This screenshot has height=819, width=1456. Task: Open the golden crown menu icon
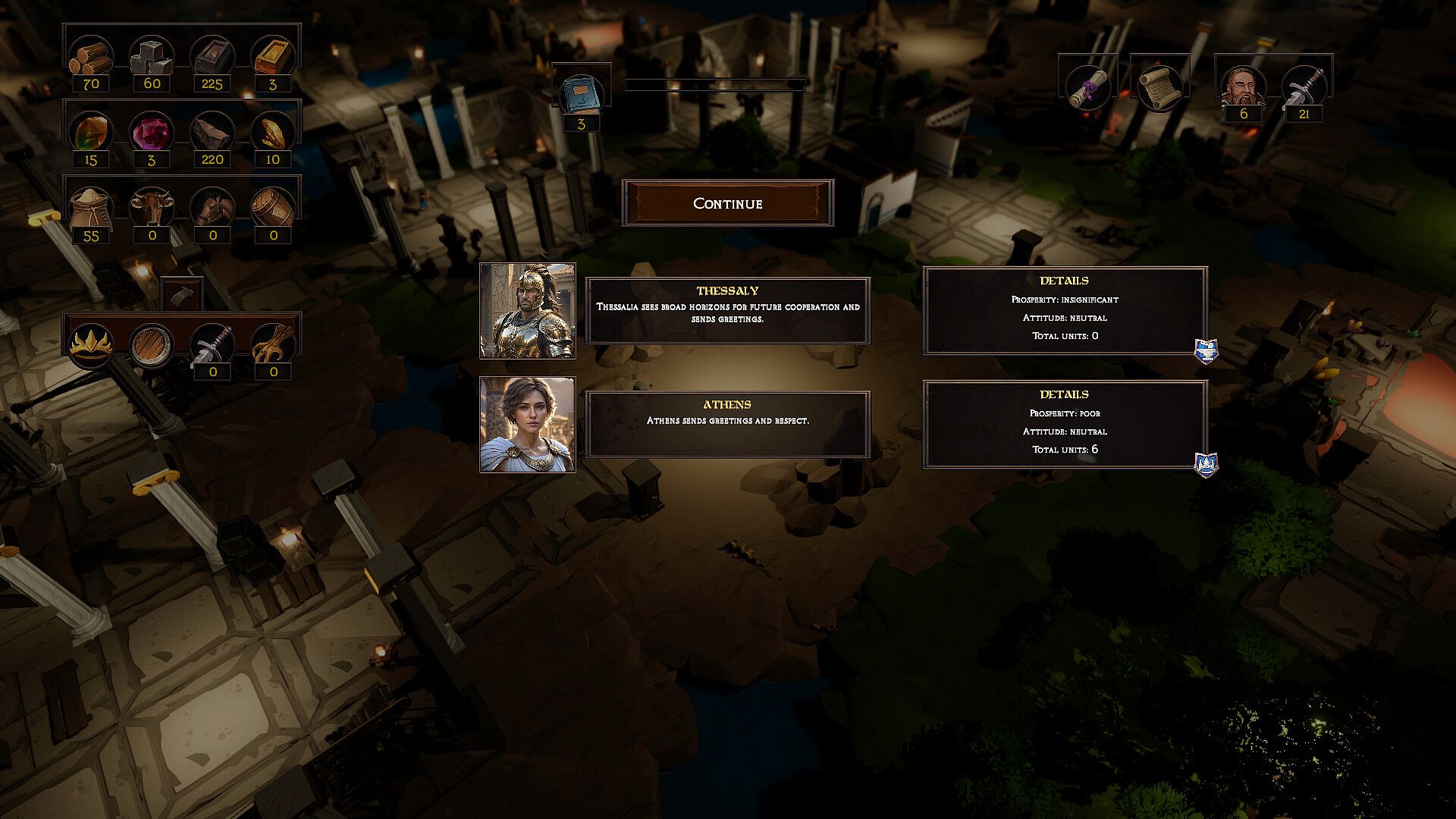[x=91, y=344]
